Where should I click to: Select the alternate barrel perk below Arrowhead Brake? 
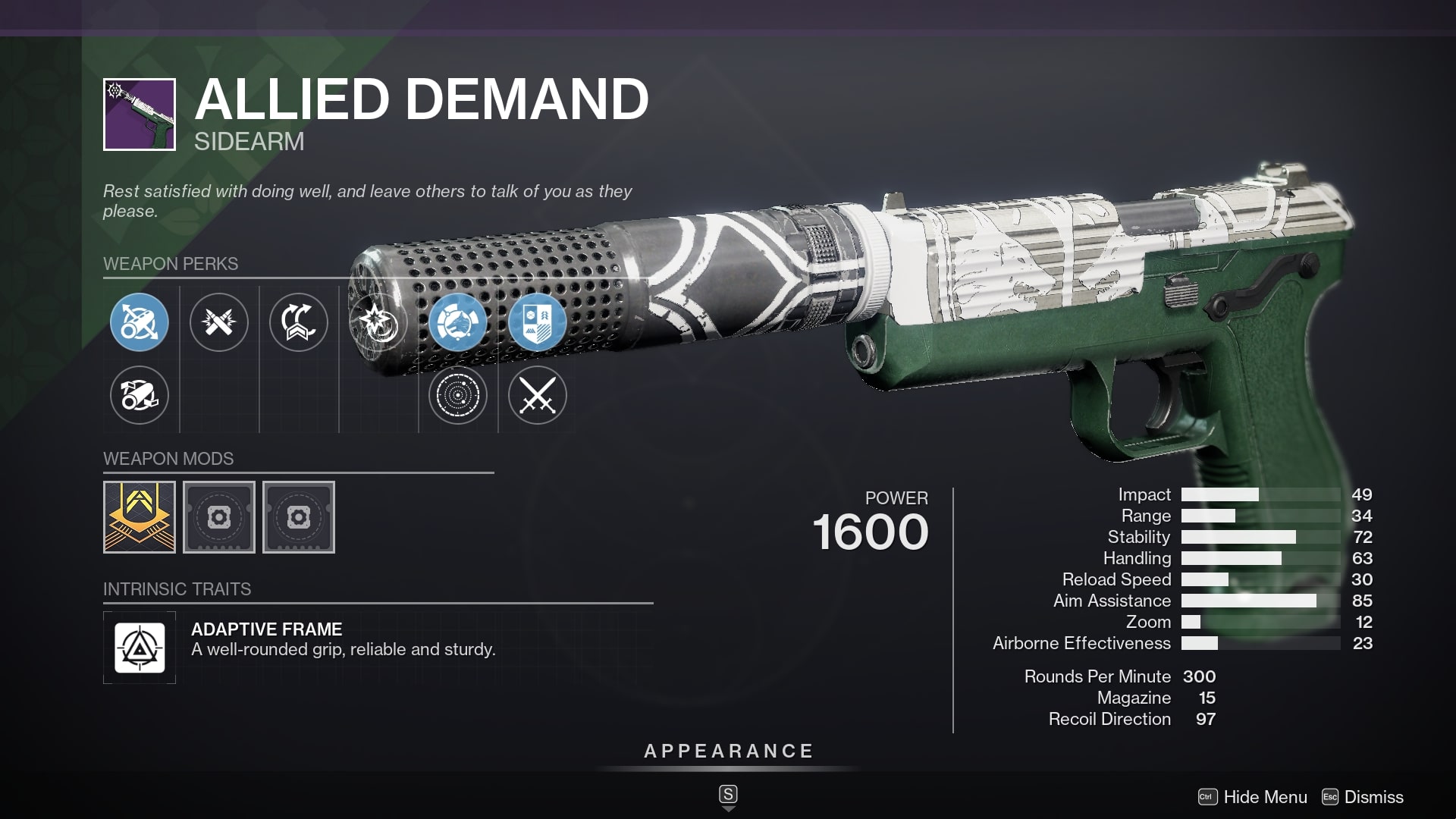pos(139,395)
